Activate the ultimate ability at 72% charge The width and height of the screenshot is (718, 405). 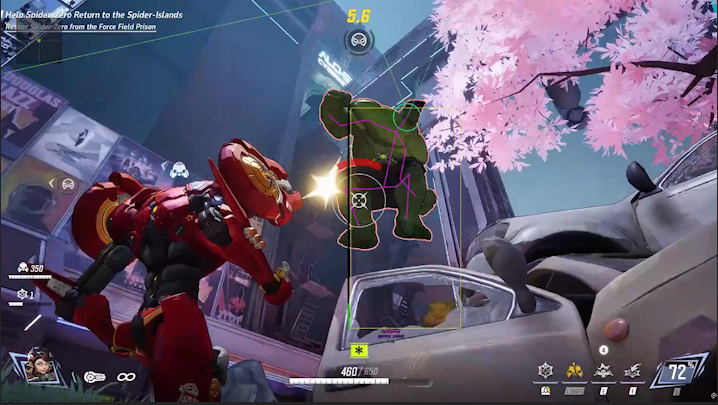pos(679,375)
